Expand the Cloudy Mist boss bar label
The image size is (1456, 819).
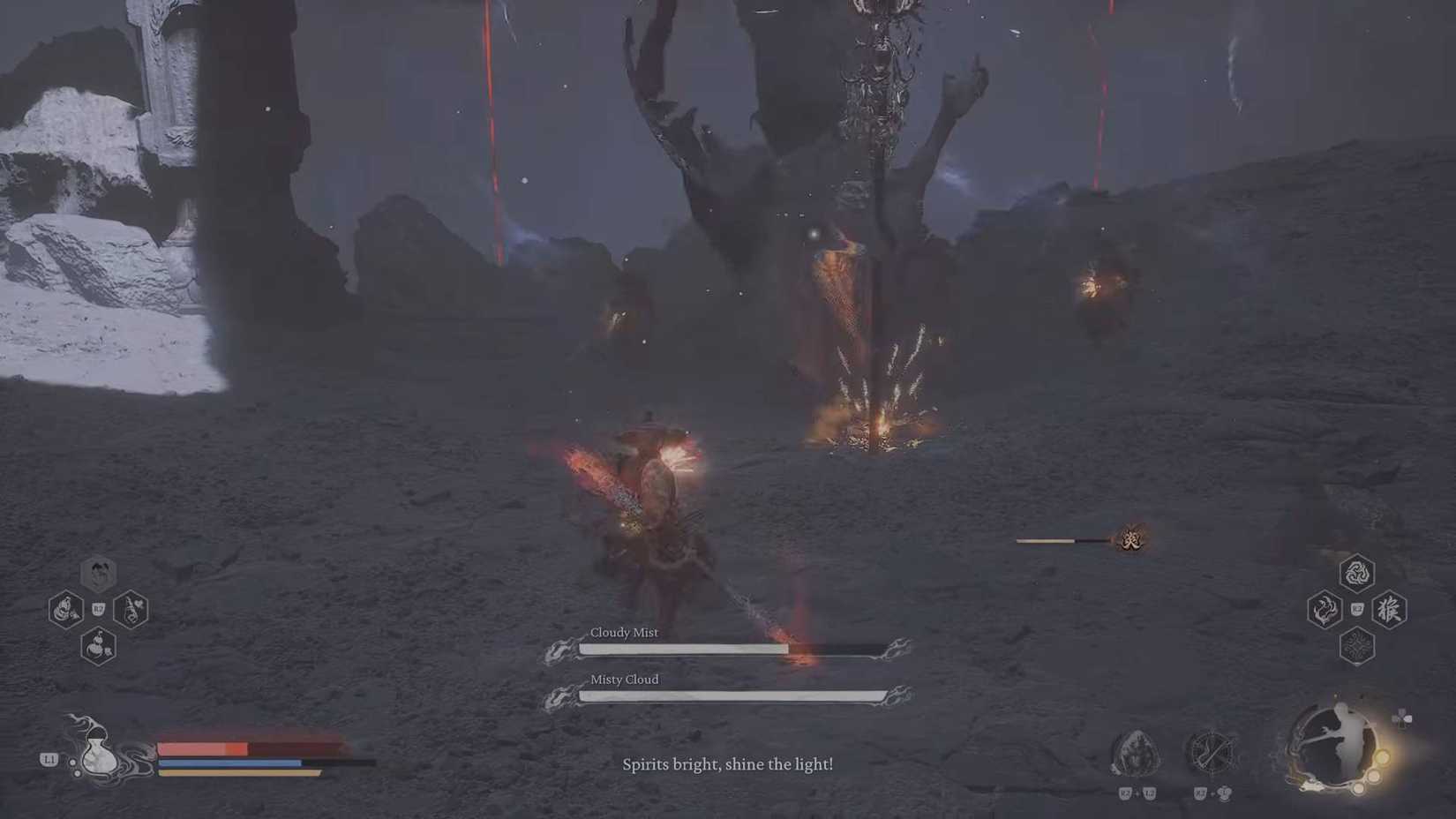(624, 633)
